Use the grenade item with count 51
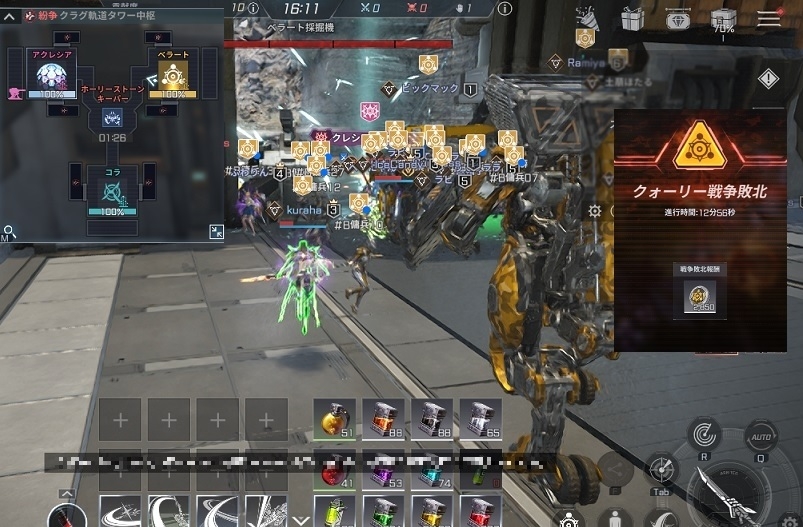 point(335,420)
